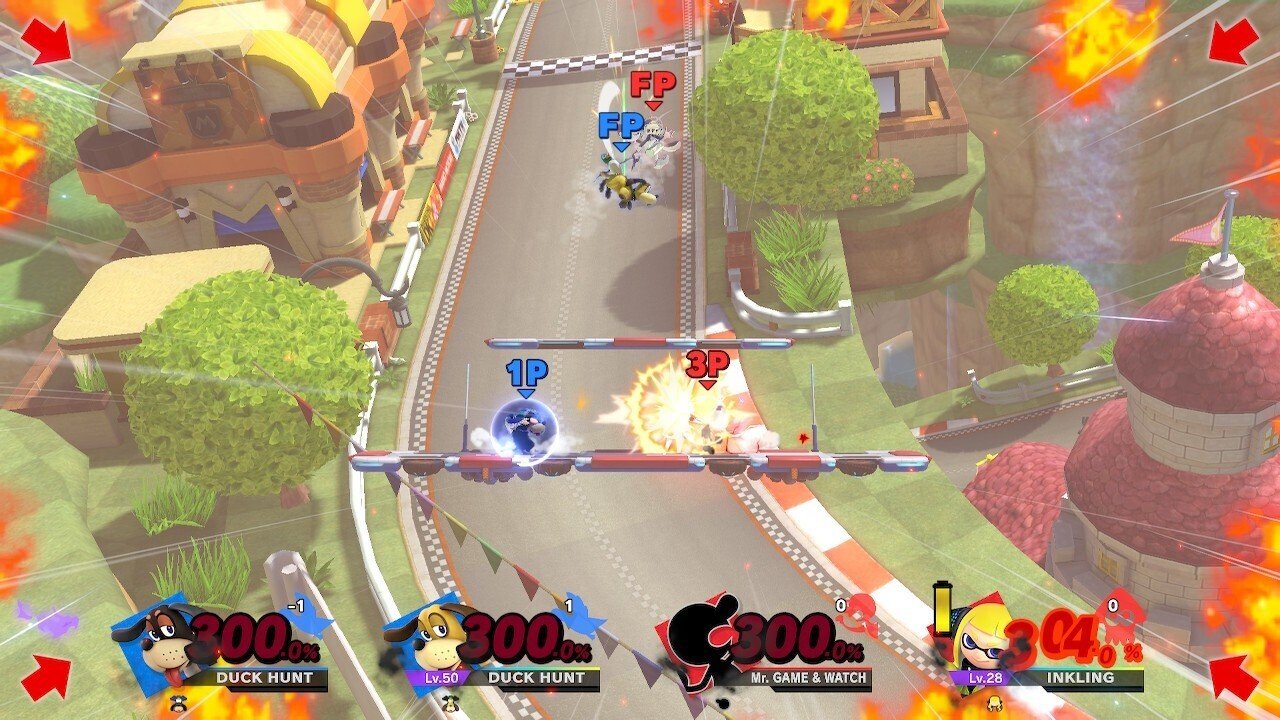Select the blue 1P player marker

(x=526, y=377)
